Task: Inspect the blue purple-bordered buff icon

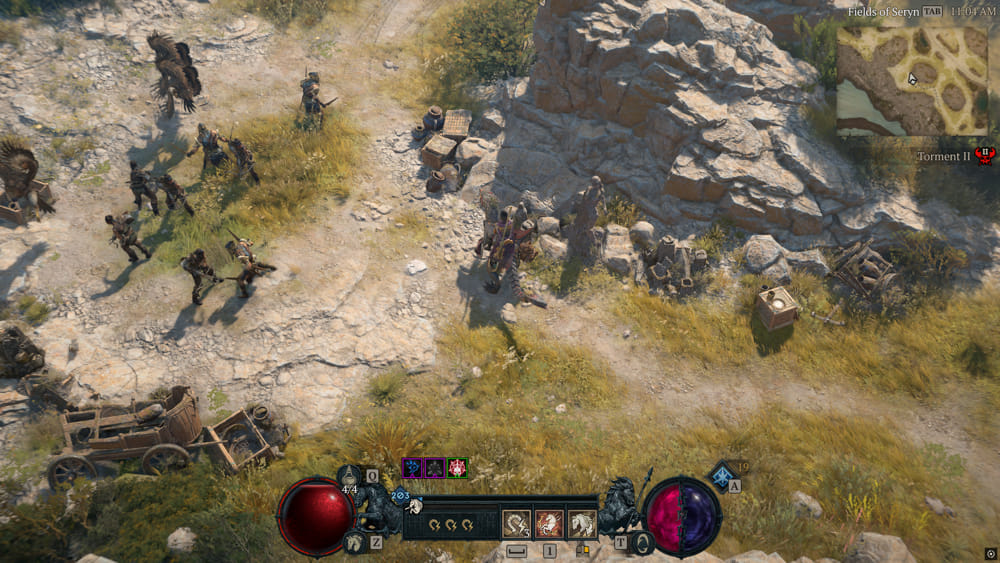Action: pos(411,467)
